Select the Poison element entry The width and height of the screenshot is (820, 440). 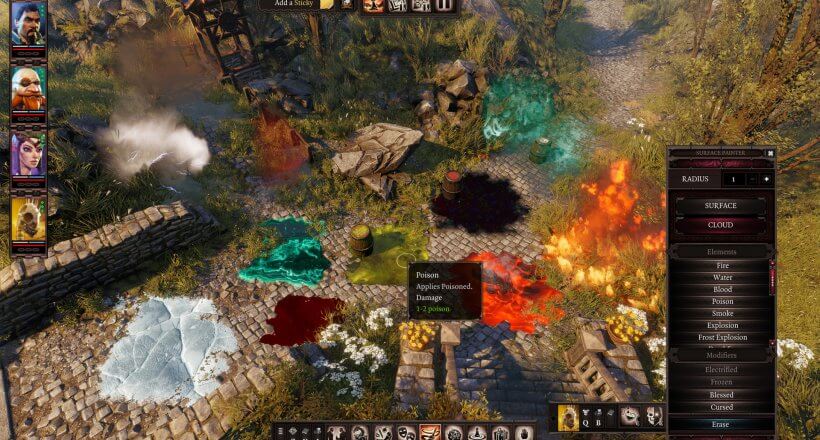[x=721, y=301]
